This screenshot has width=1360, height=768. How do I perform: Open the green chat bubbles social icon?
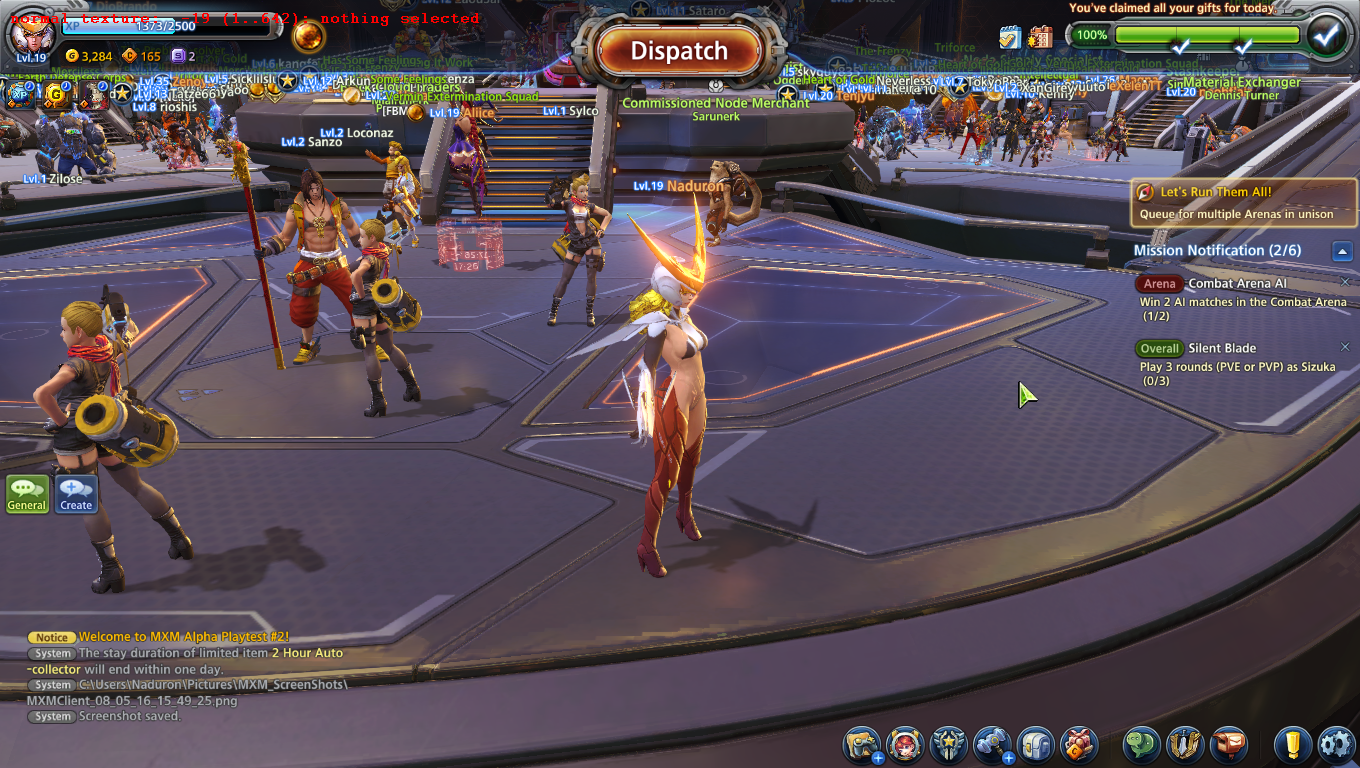tap(1141, 745)
